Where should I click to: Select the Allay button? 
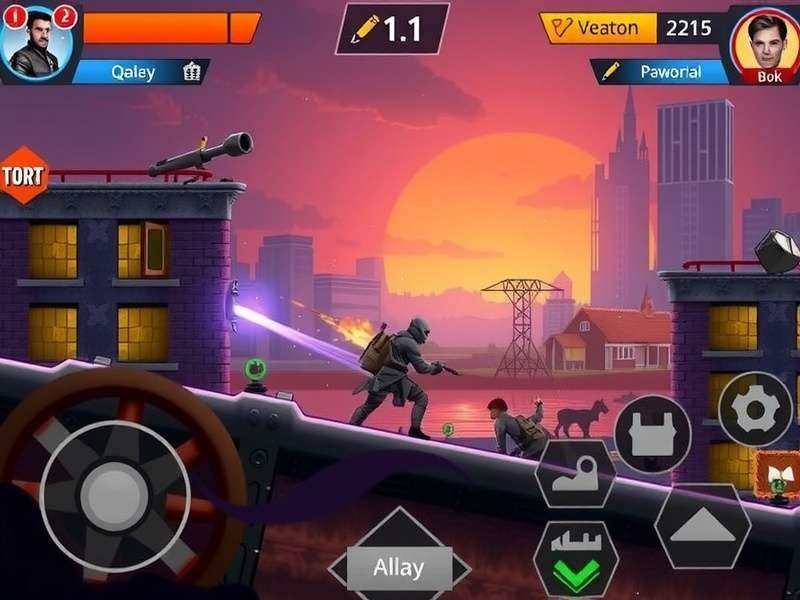pos(399,567)
